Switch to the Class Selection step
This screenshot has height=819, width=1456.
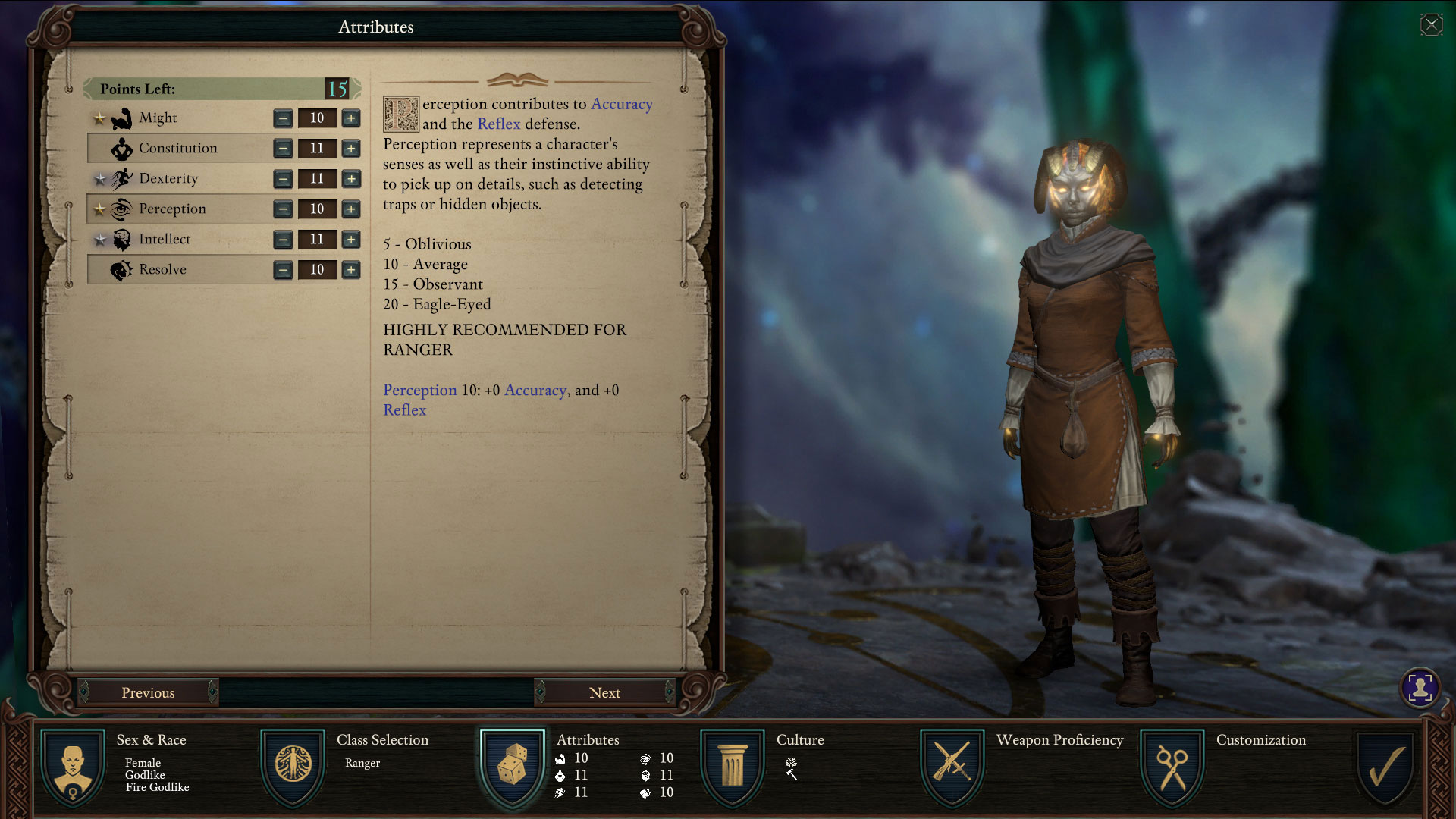point(293,767)
